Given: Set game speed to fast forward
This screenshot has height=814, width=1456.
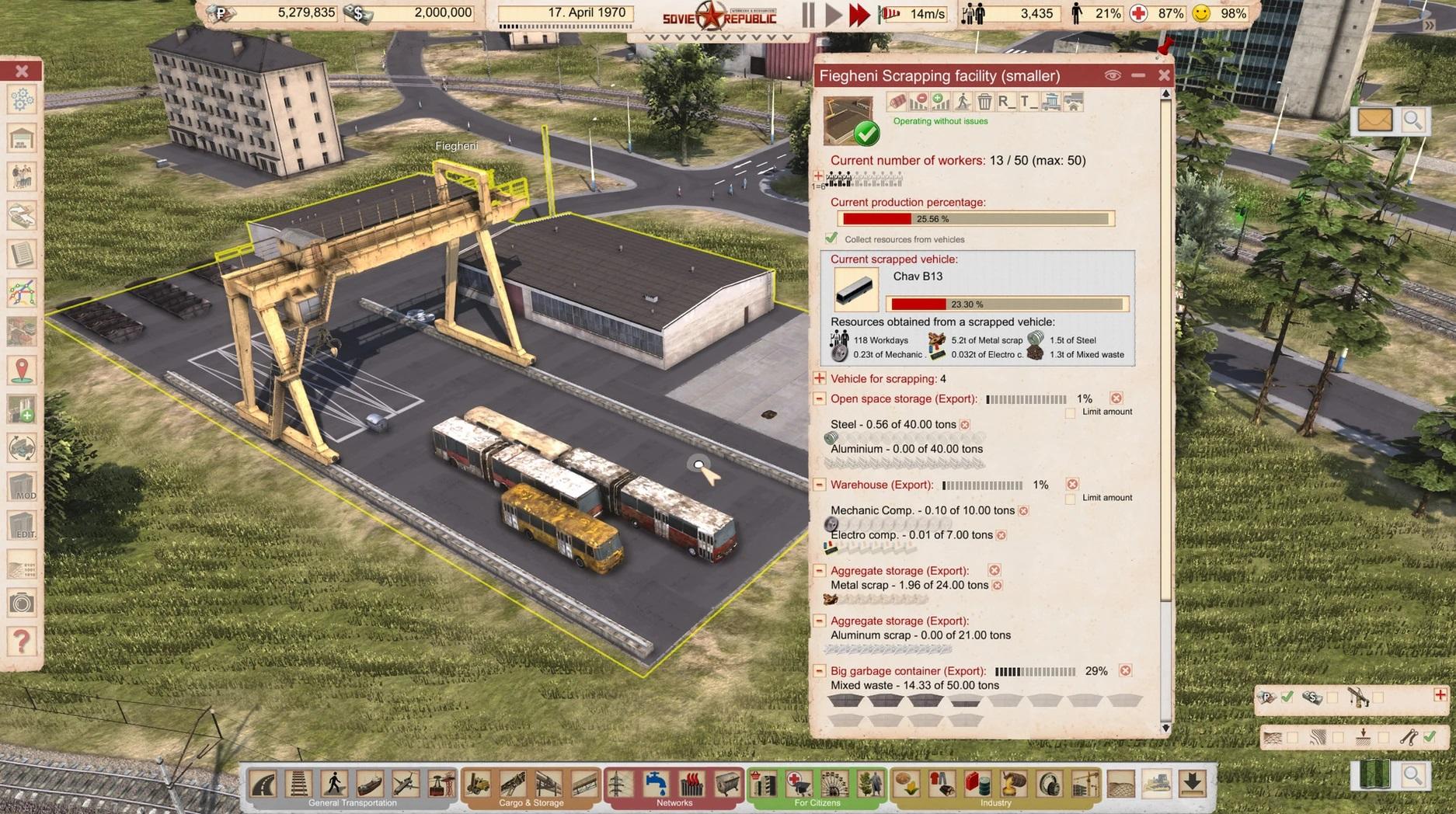Looking at the screenshot, I should (859, 15).
